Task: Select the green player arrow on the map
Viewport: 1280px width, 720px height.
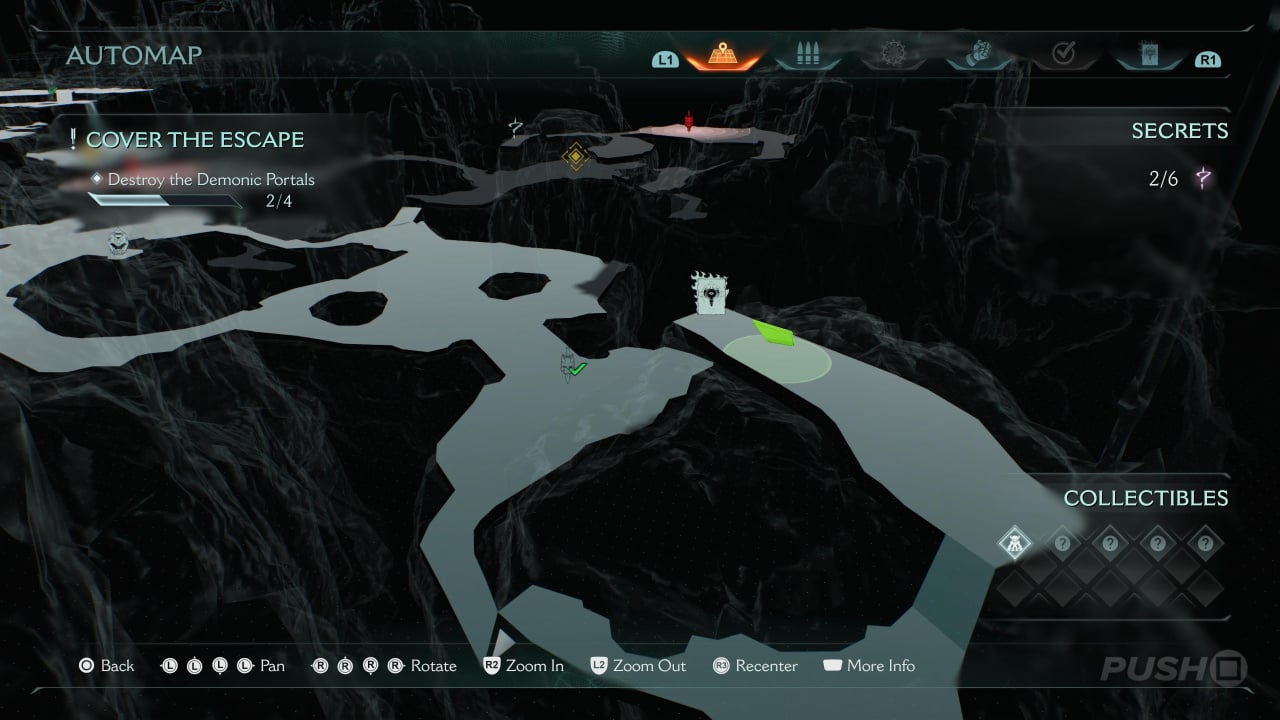Action: click(x=775, y=333)
